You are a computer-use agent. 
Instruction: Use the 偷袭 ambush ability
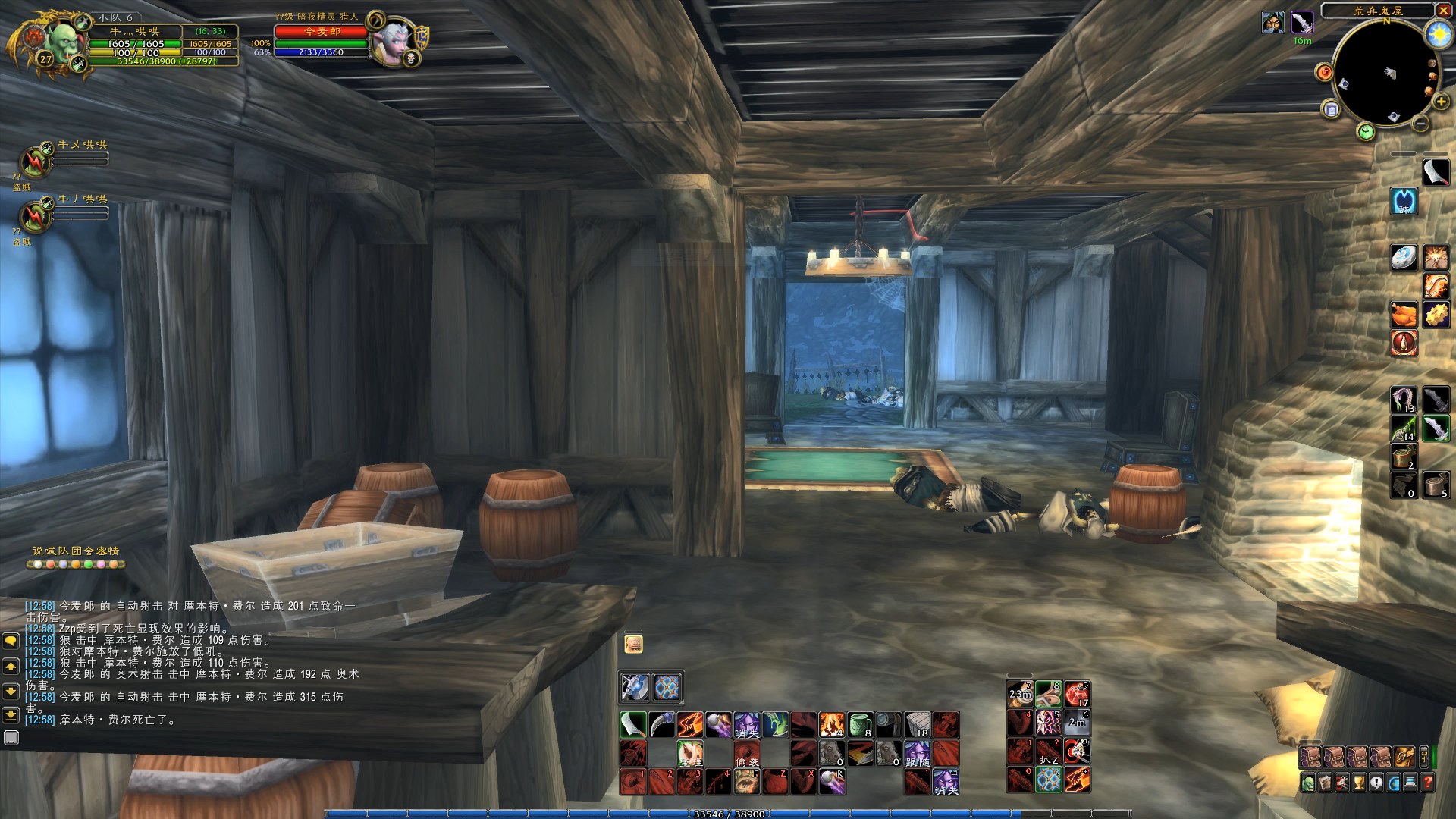[x=746, y=753]
